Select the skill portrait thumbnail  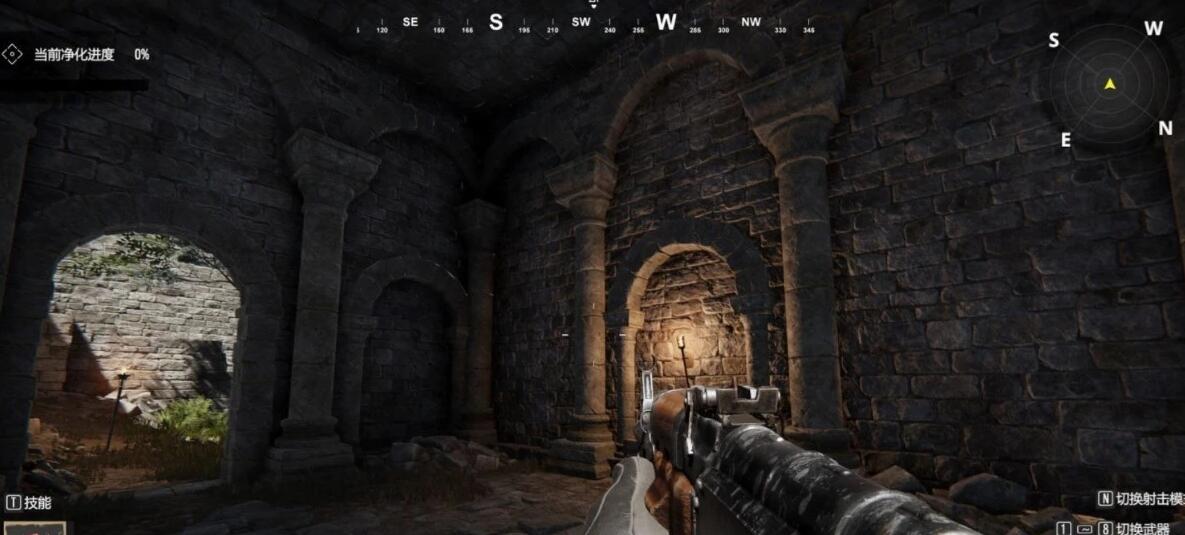(34, 527)
